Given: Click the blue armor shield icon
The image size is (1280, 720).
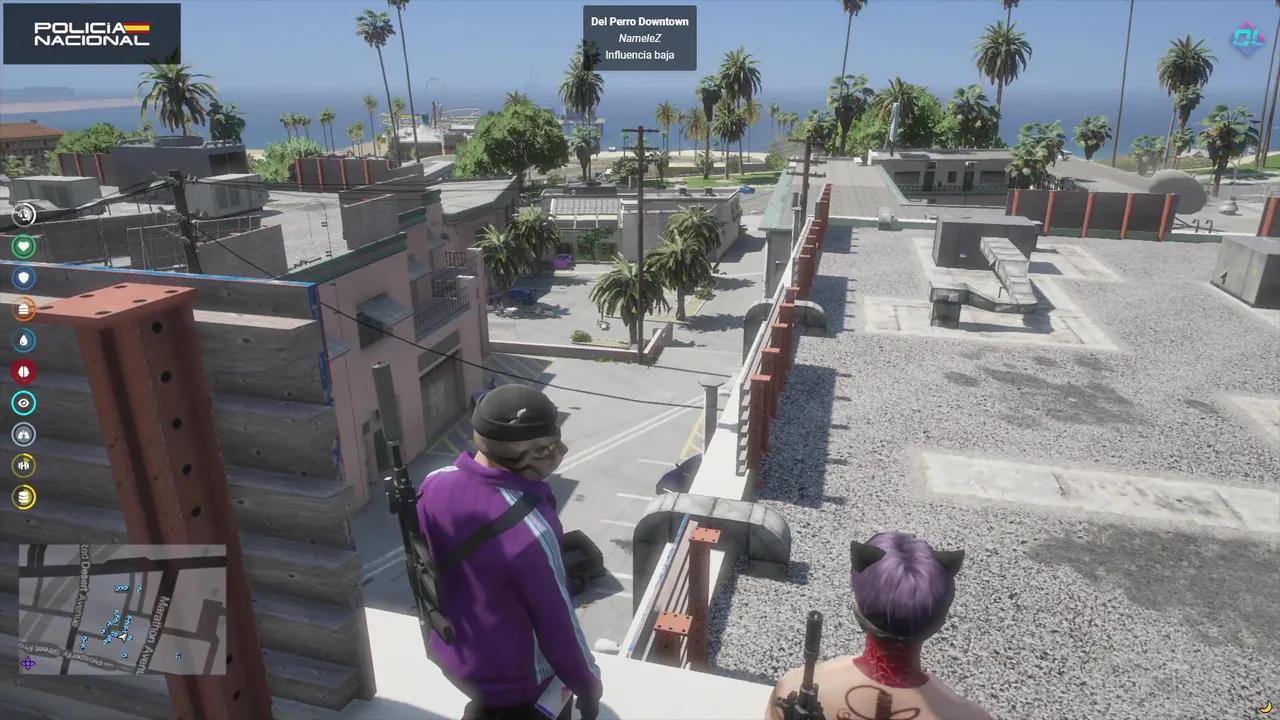Looking at the screenshot, I should [23, 278].
